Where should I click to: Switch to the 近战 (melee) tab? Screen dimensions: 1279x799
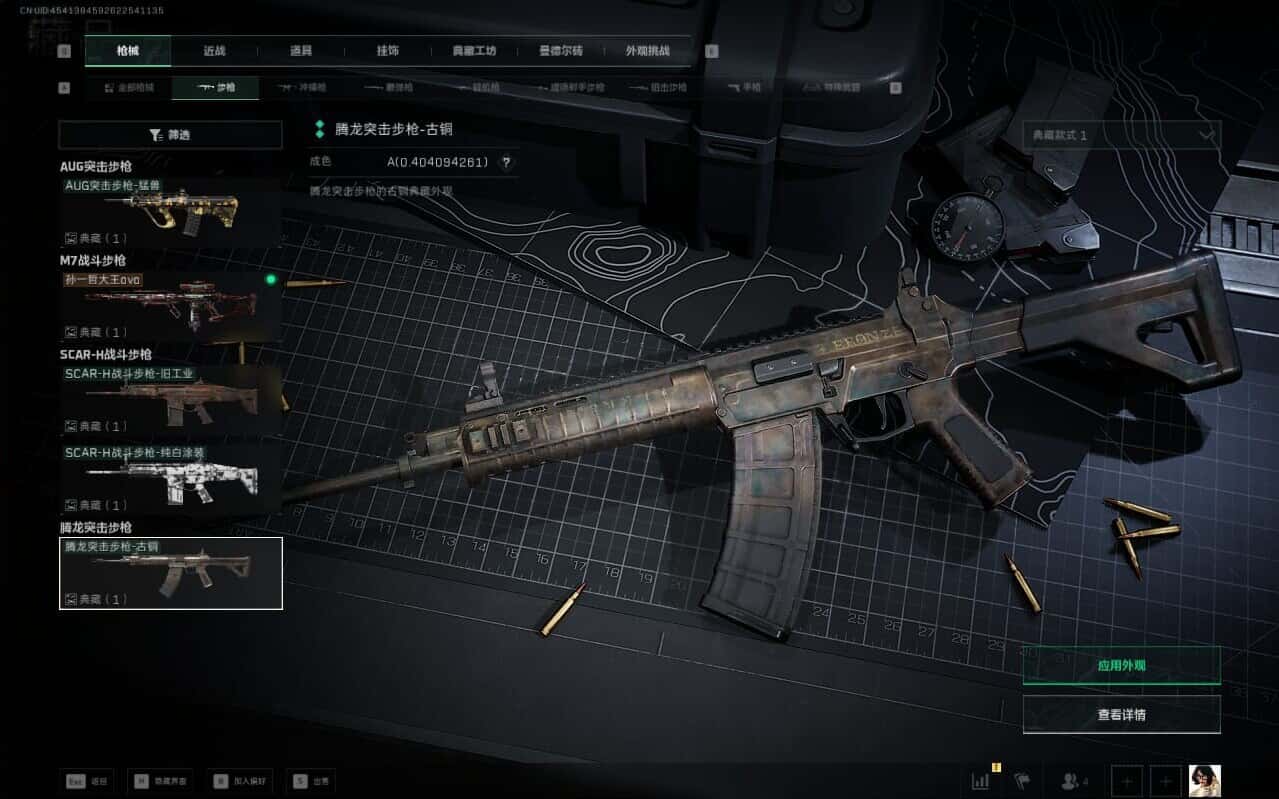pos(214,51)
